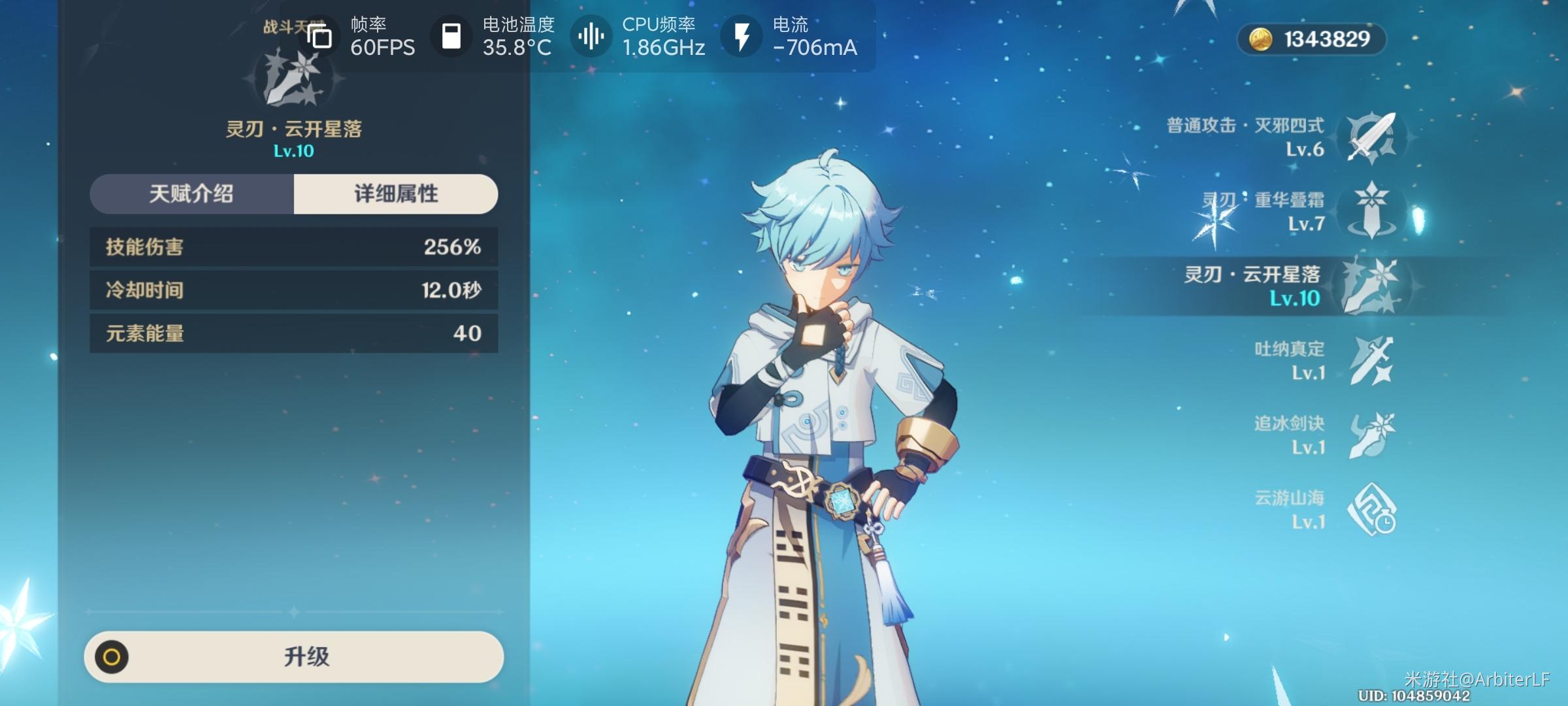Open the overlay's floating window icon
The width and height of the screenshot is (1568, 706).
click(x=319, y=37)
